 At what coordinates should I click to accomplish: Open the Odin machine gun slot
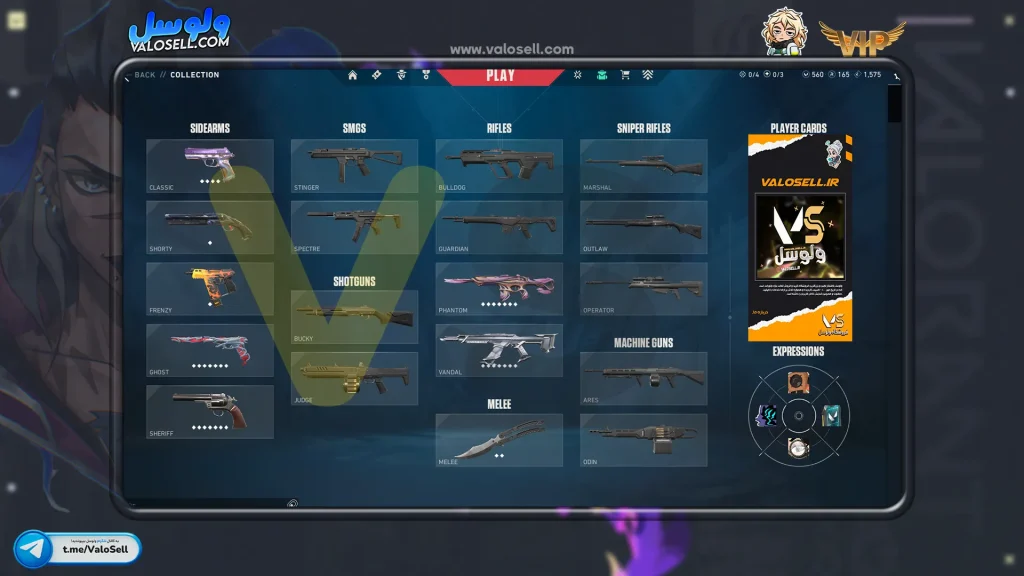[643, 440]
